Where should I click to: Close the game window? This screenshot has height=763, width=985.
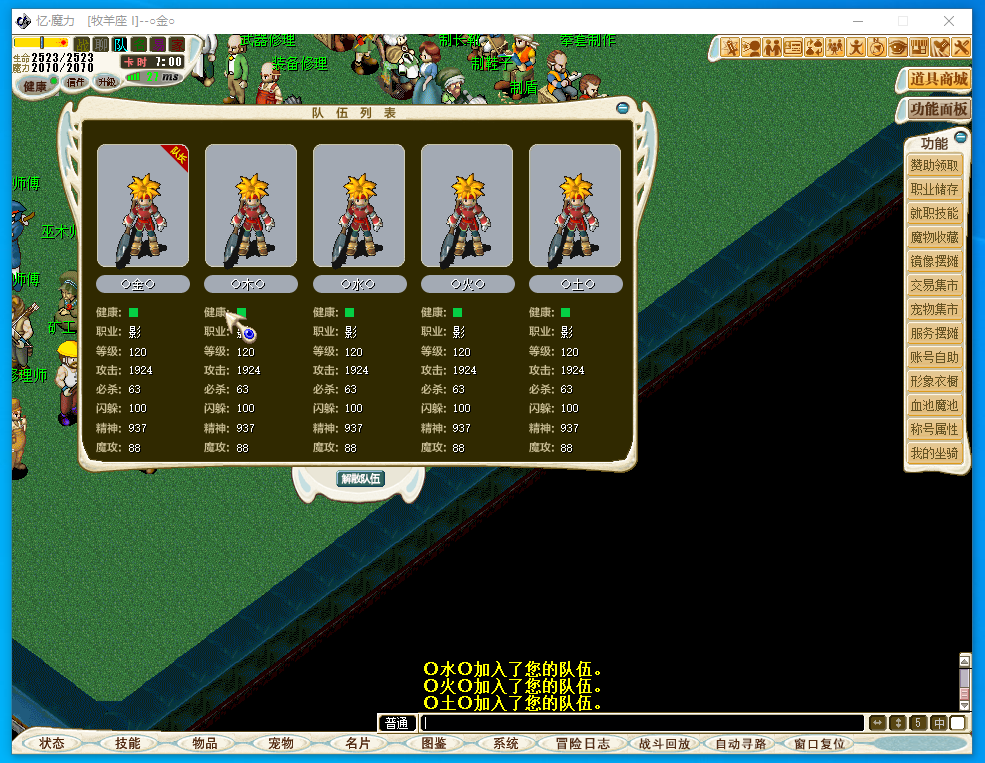pos(948,21)
